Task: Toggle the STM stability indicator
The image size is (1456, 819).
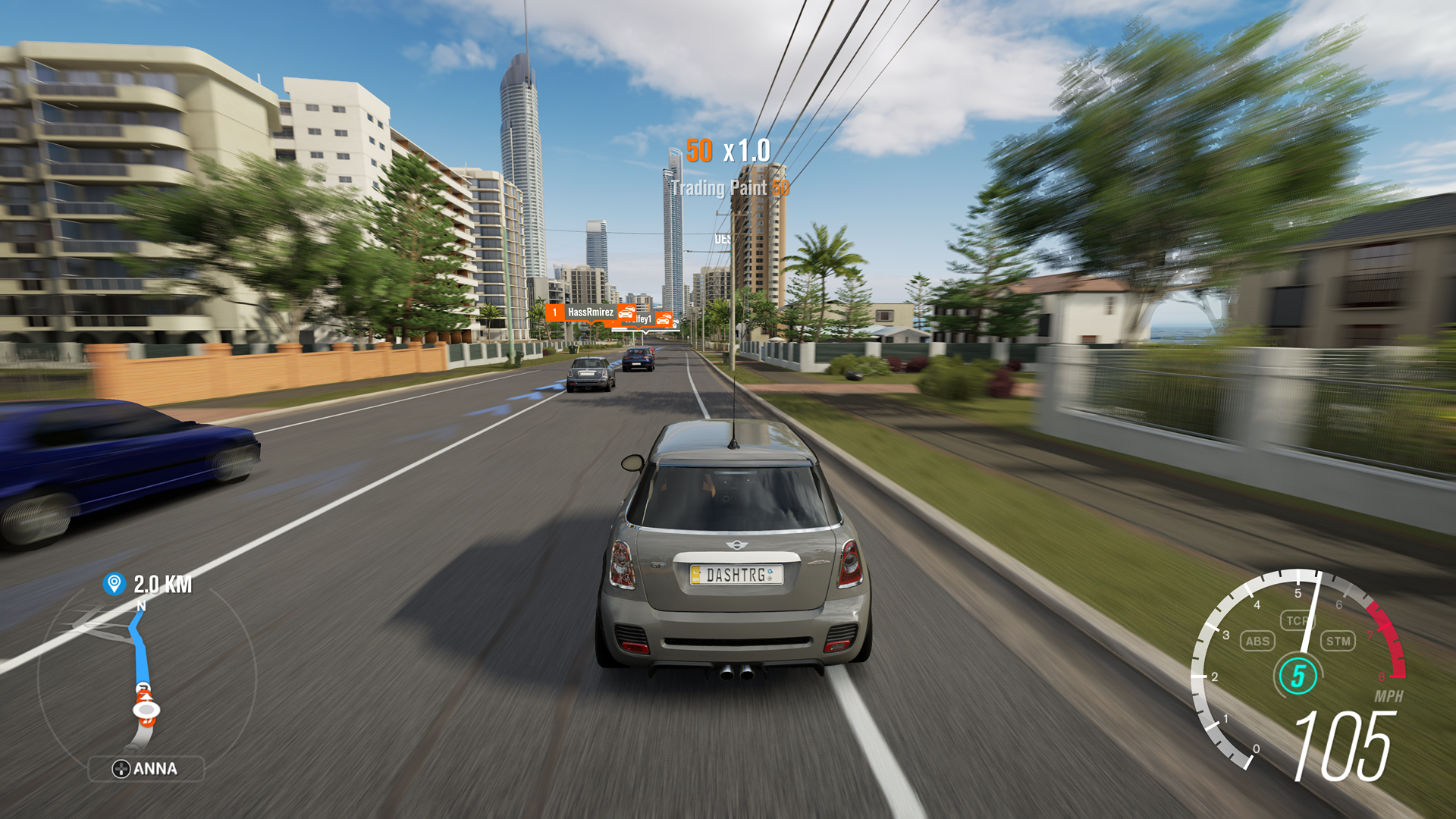Action: point(1338,641)
